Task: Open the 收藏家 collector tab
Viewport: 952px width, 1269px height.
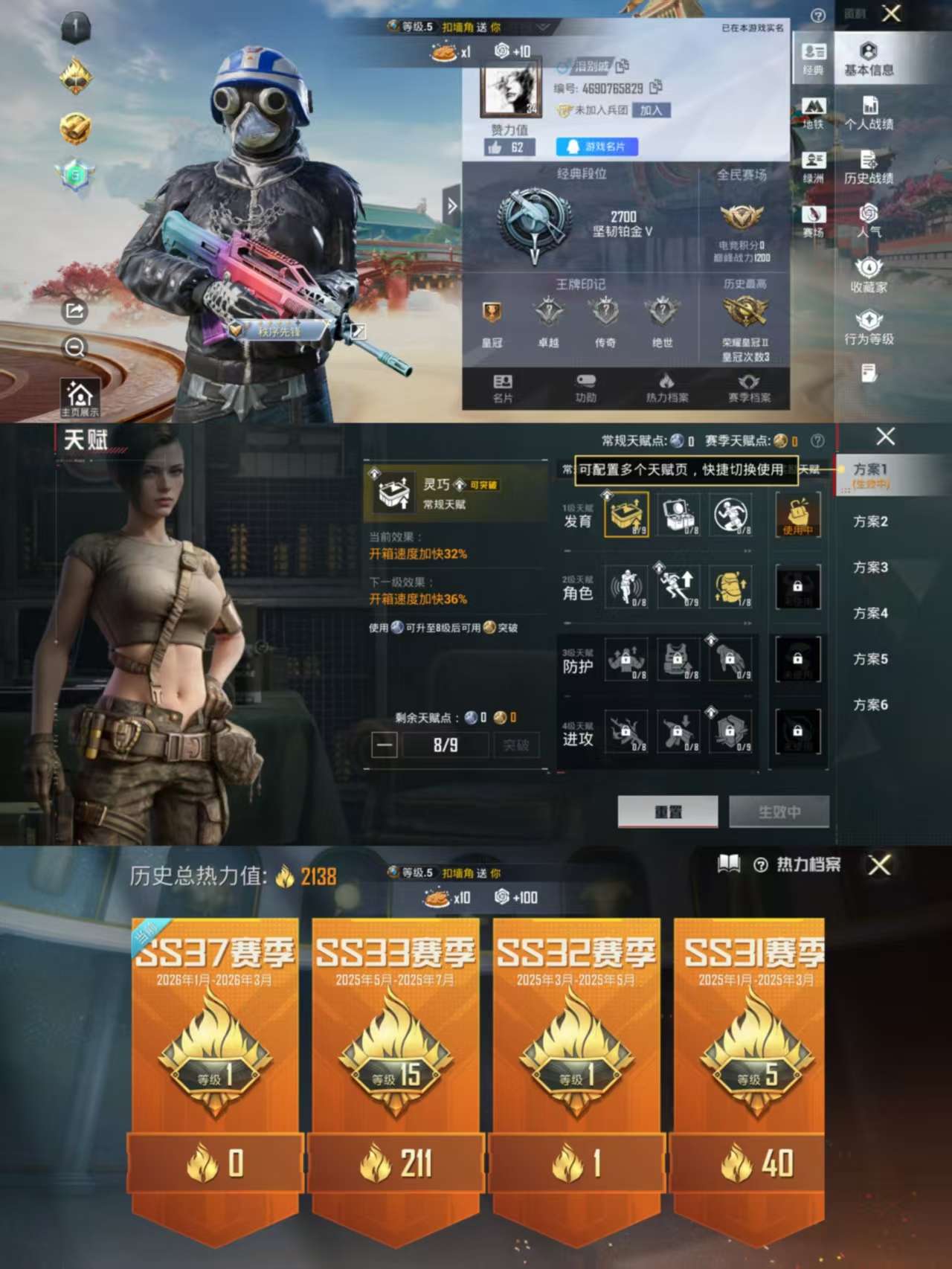Action: pos(869,274)
